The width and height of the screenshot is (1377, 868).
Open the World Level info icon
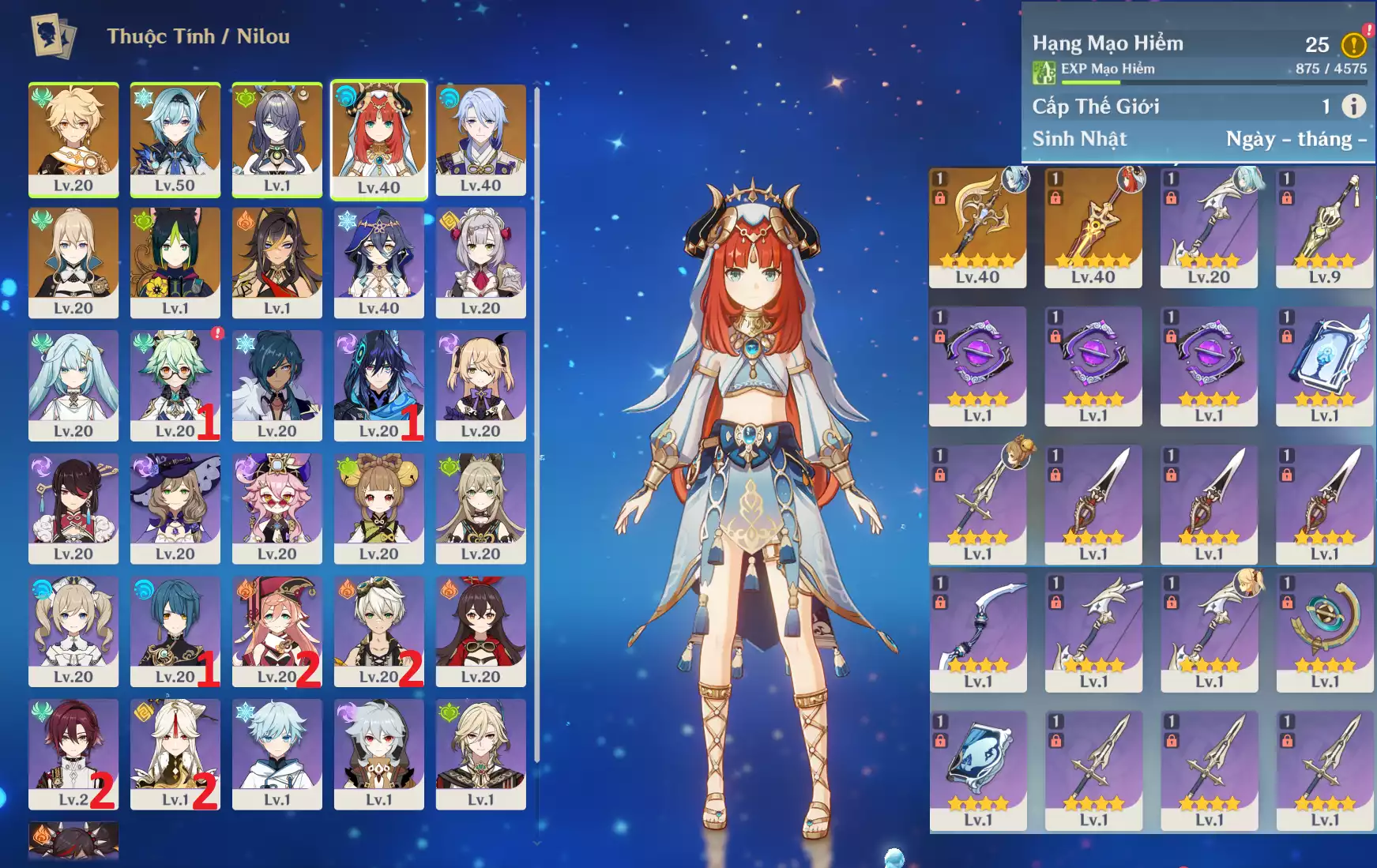[1353, 106]
